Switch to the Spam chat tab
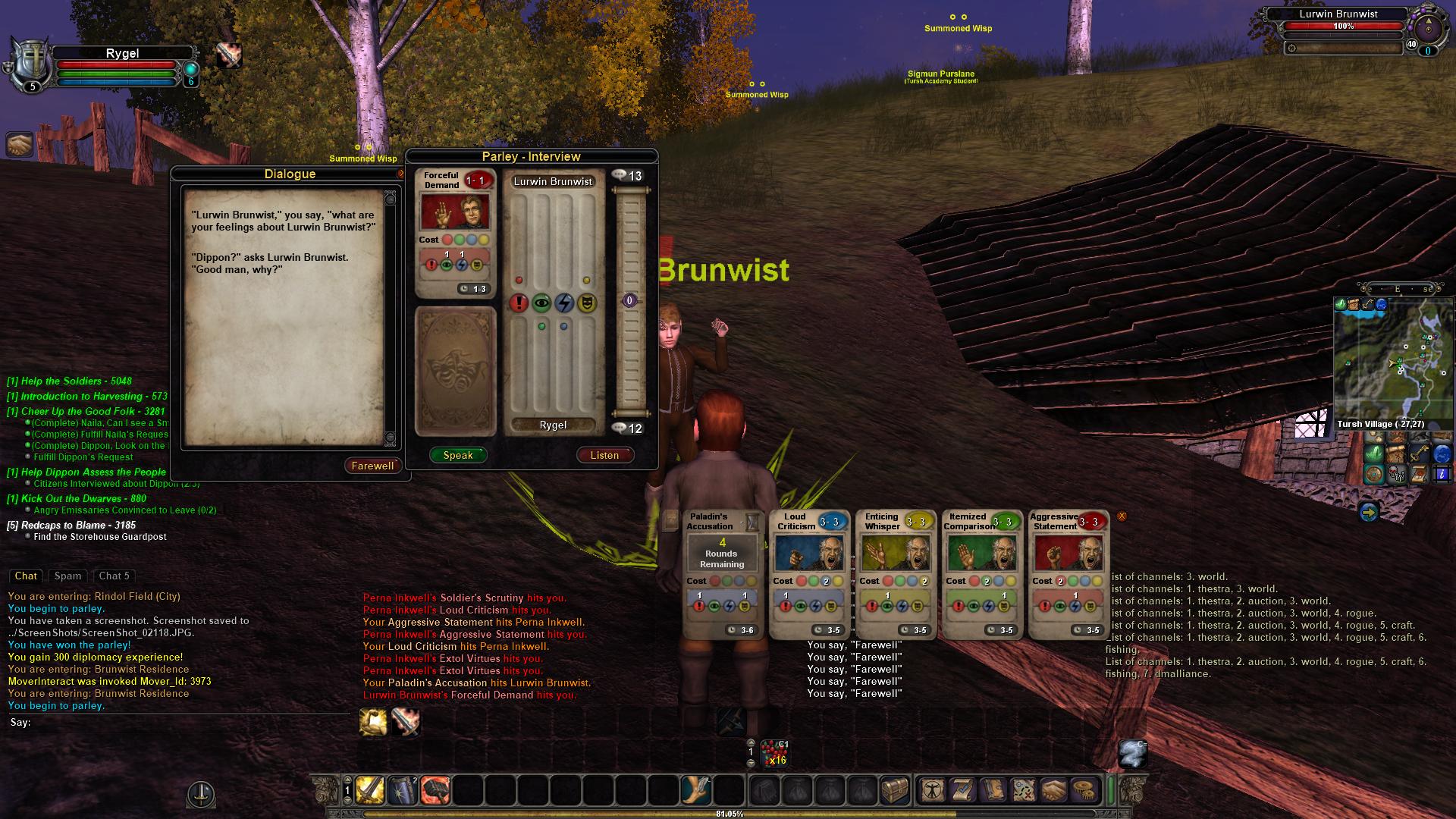This screenshot has width=1456, height=819. pyautogui.click(x=67, y=576)
